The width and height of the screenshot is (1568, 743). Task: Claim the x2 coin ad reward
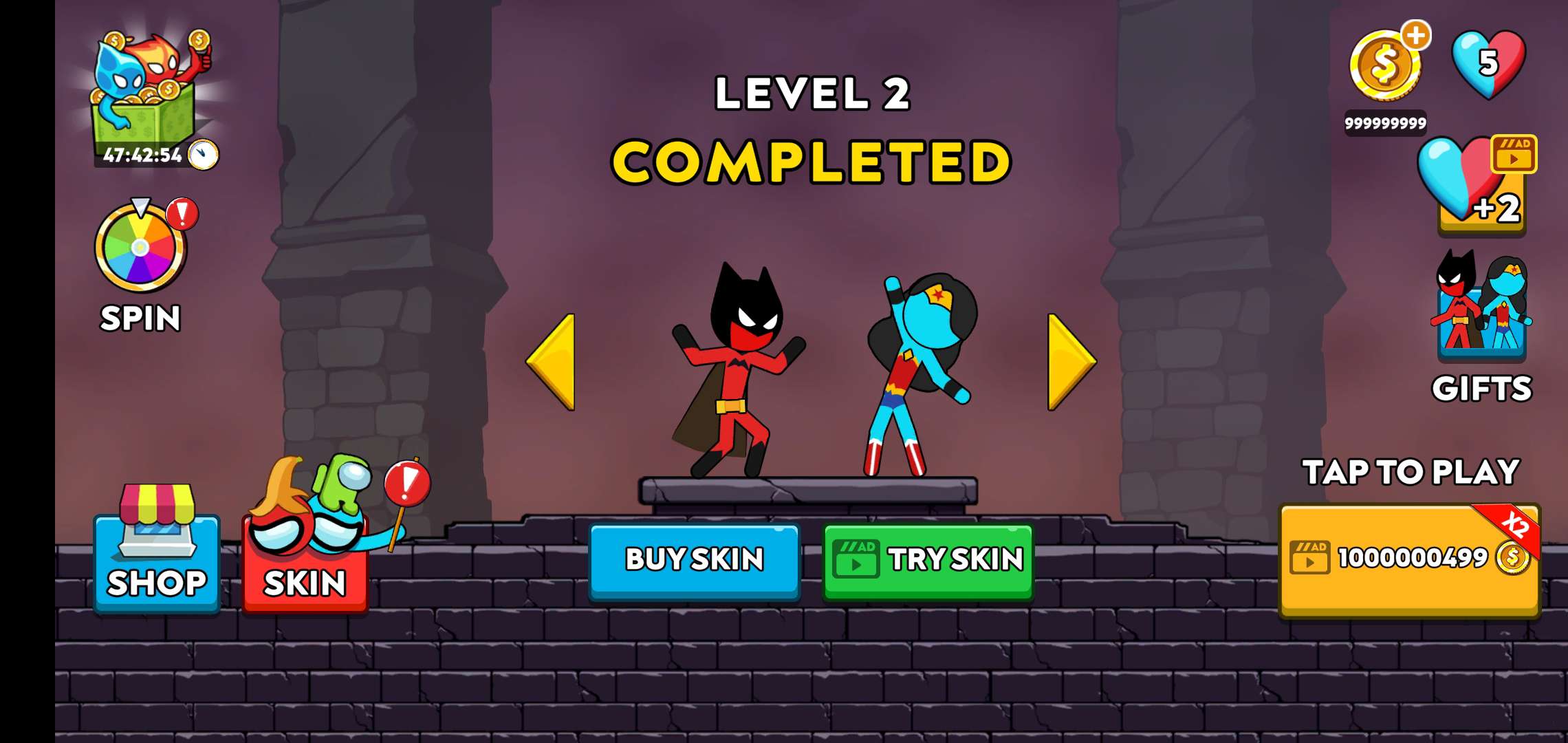1410,559
